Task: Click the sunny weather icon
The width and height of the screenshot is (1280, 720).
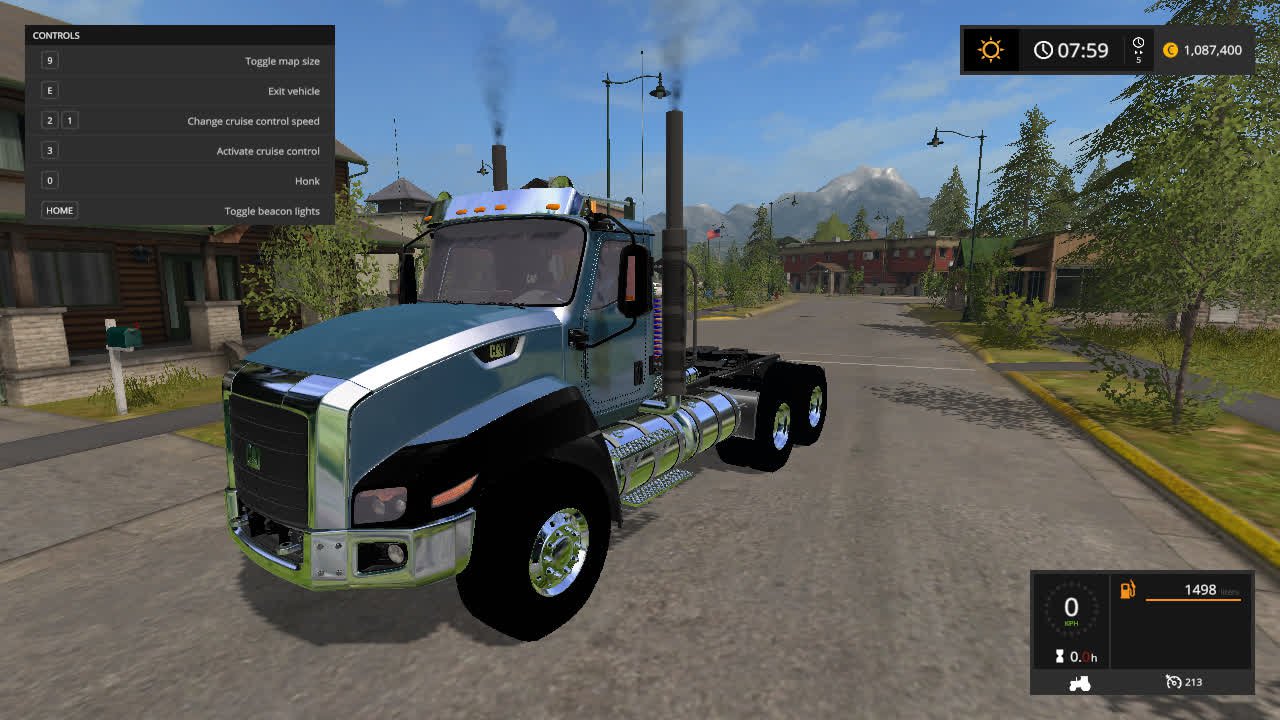Action: [x=990, y=50]
